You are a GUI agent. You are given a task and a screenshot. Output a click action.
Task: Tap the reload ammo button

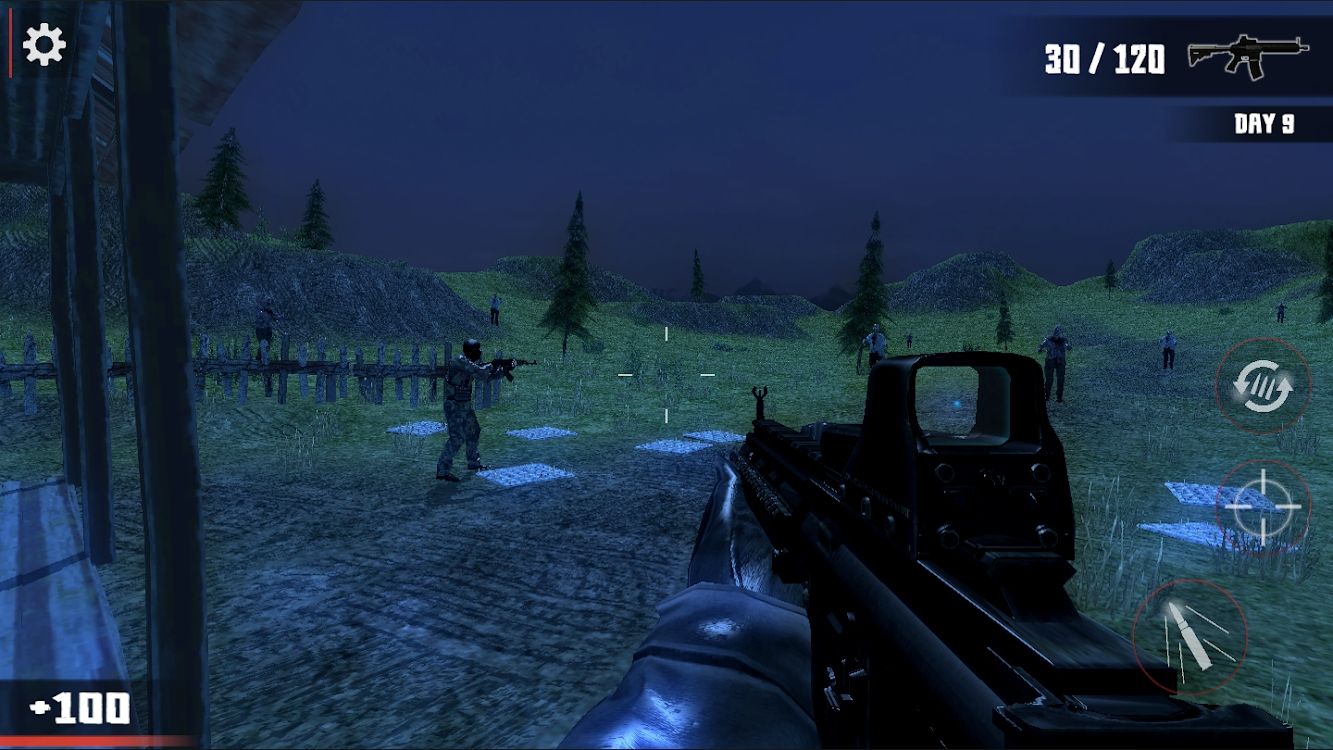click(1263, 385)
